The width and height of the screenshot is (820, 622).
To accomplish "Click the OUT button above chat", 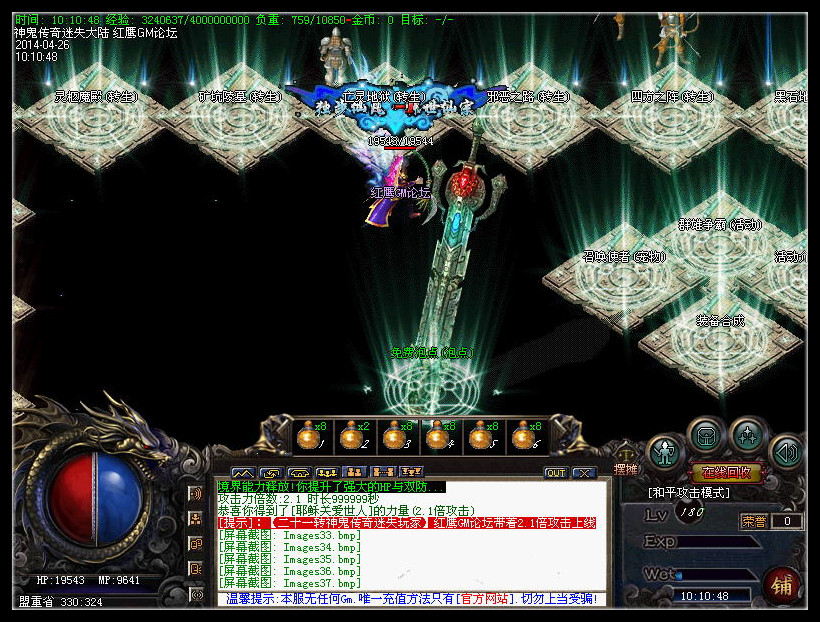I will (x=555, y=472).
